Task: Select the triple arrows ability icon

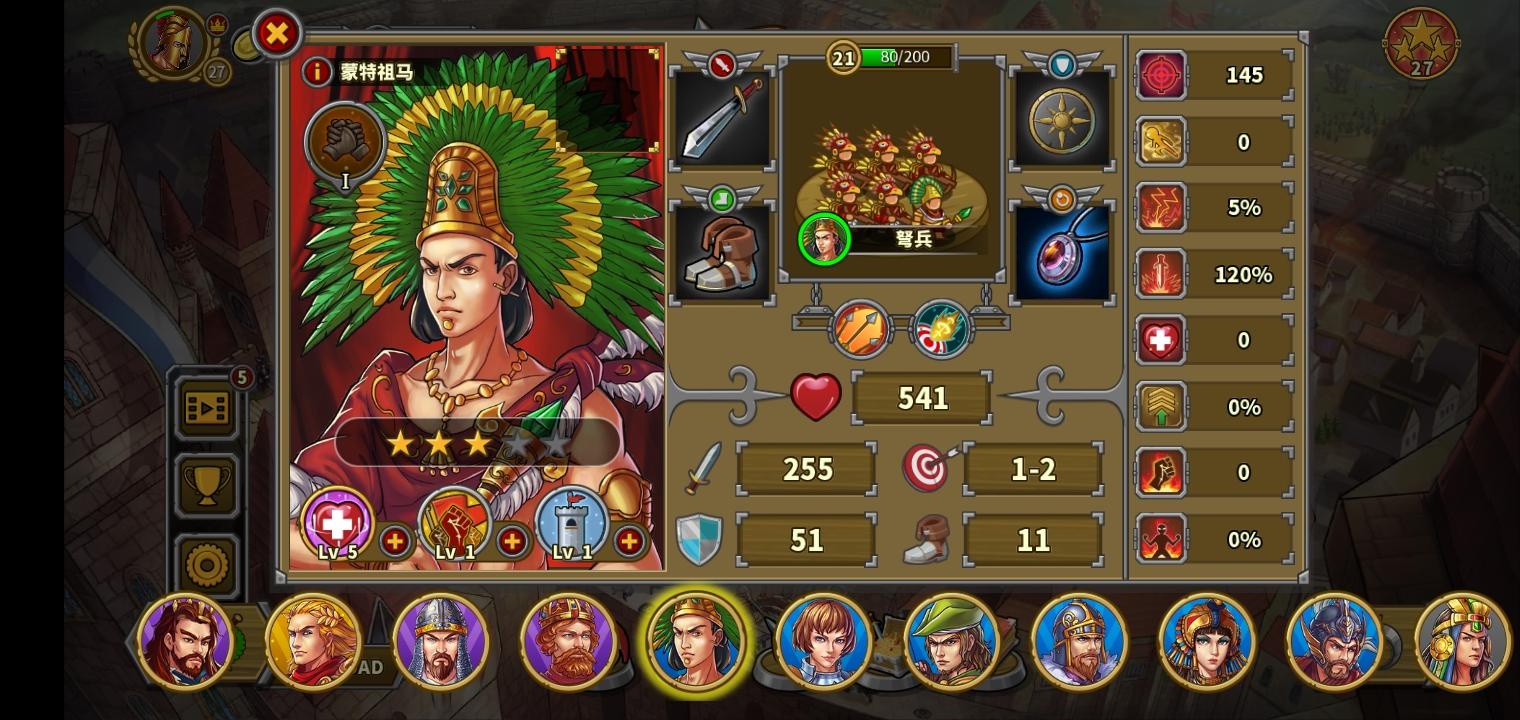Action: (x=858, y=328)
